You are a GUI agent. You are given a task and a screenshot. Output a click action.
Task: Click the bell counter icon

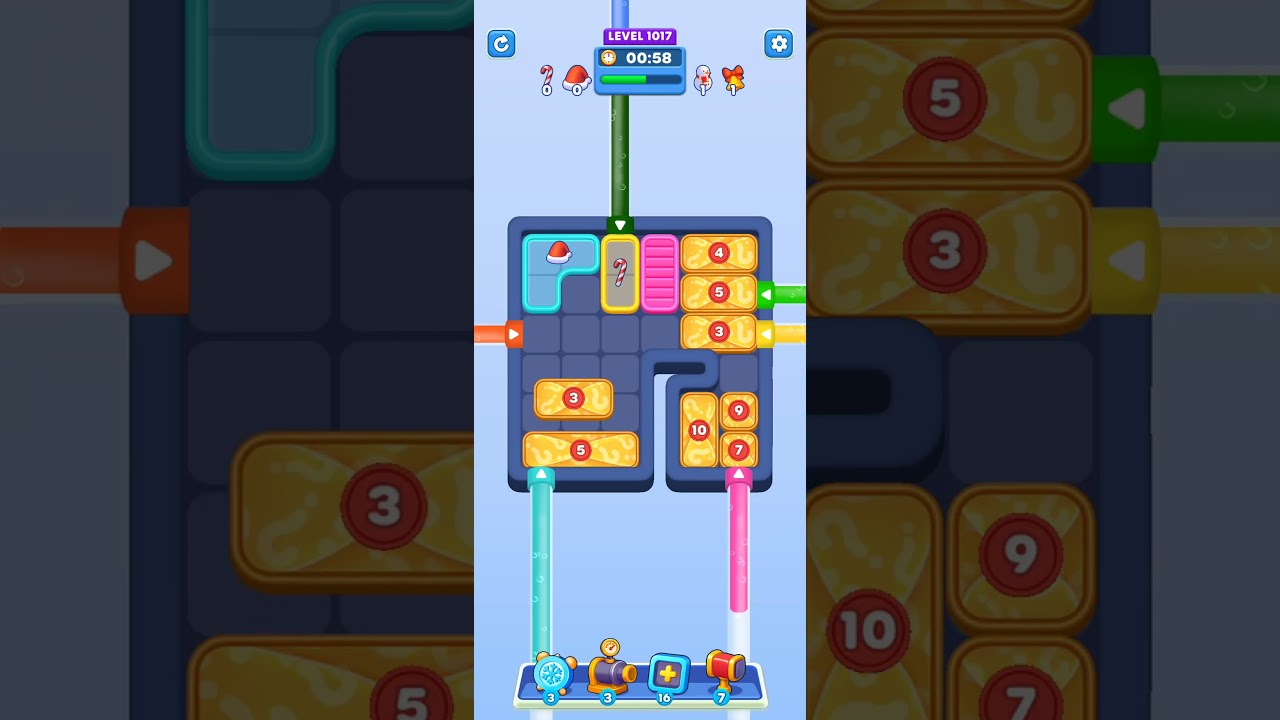(x=732, y=75)
